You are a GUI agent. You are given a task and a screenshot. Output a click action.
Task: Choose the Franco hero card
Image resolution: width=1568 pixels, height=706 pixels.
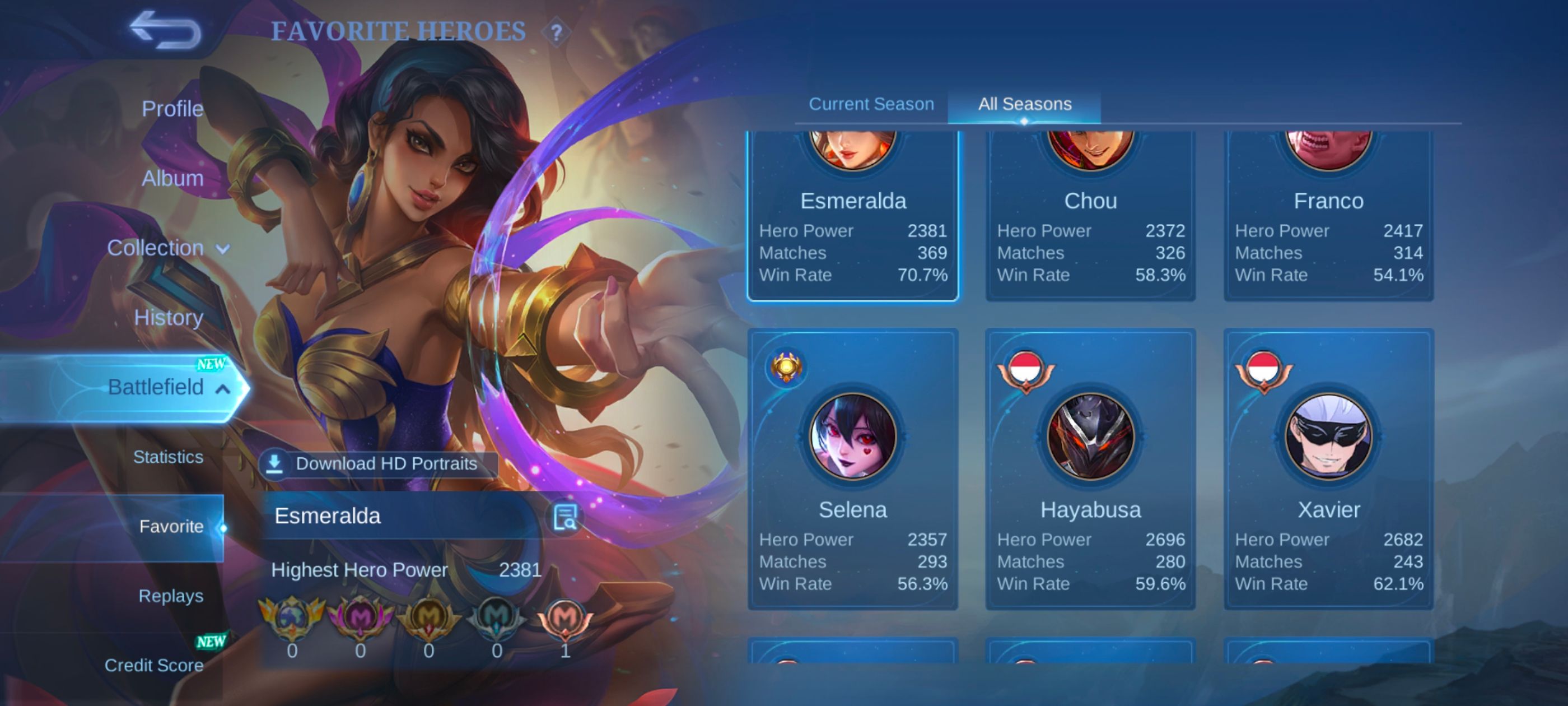pyautogui.click(x=1328, y=219)
